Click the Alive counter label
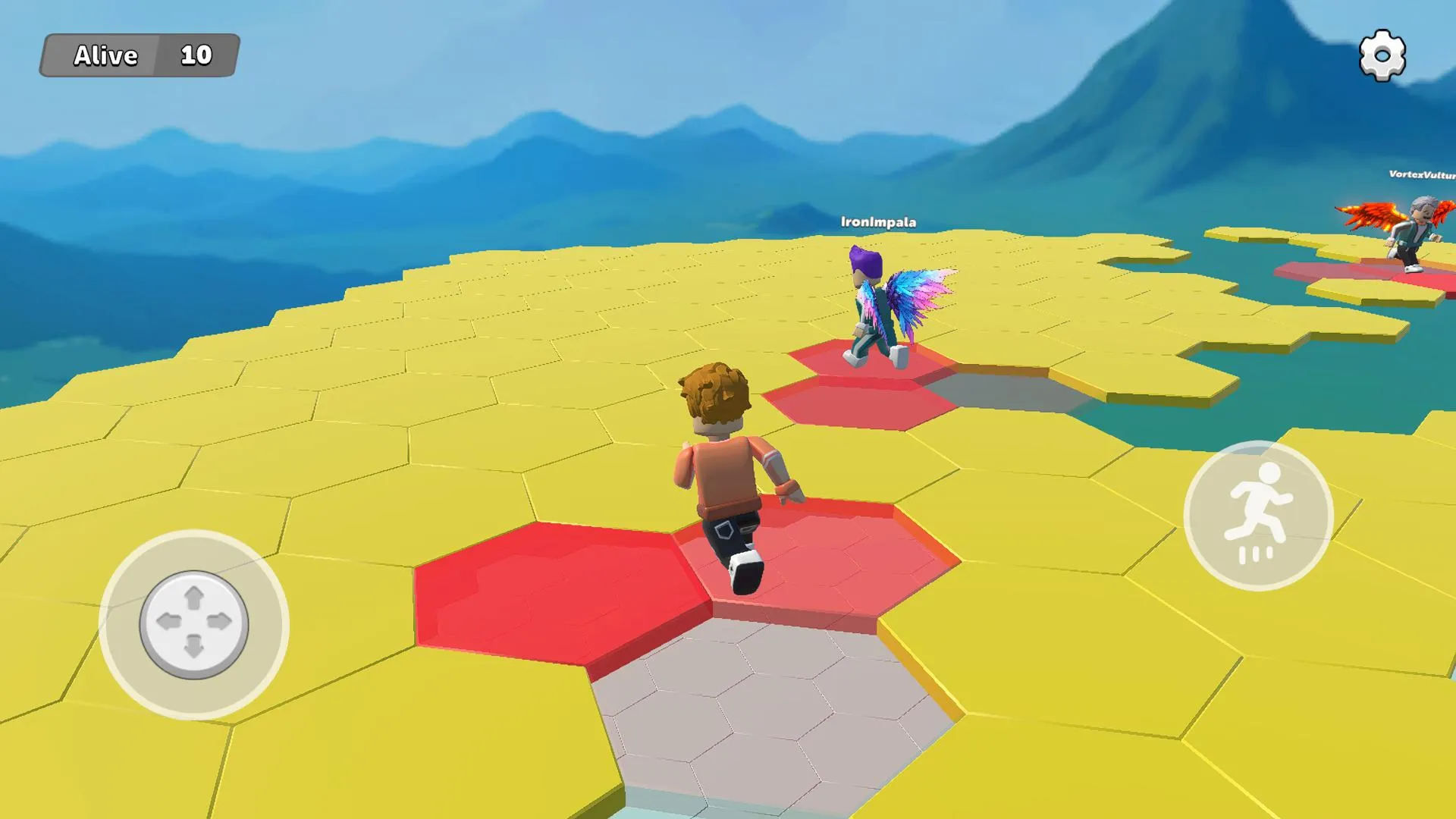Viewport: 1456px width, 819px height. pos(105,56)
